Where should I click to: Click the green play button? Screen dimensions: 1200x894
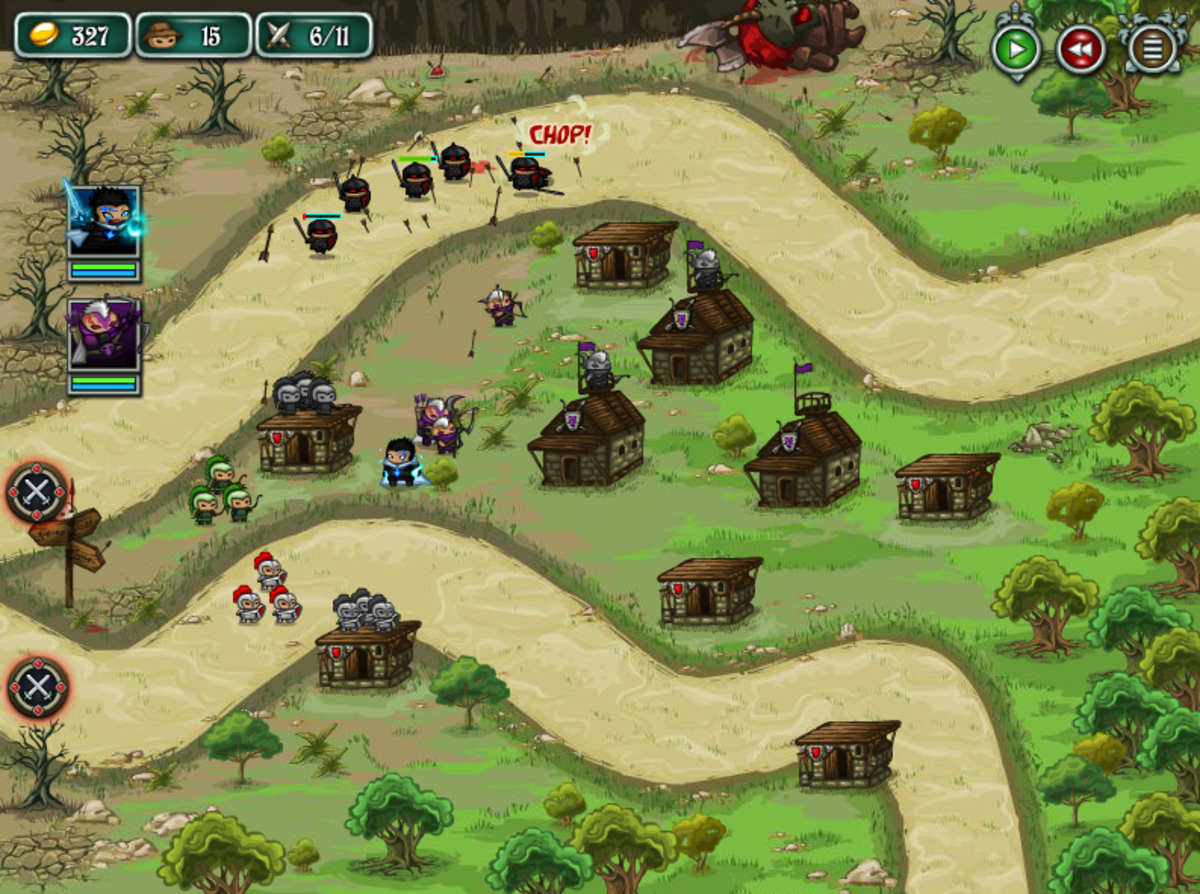1016,48
